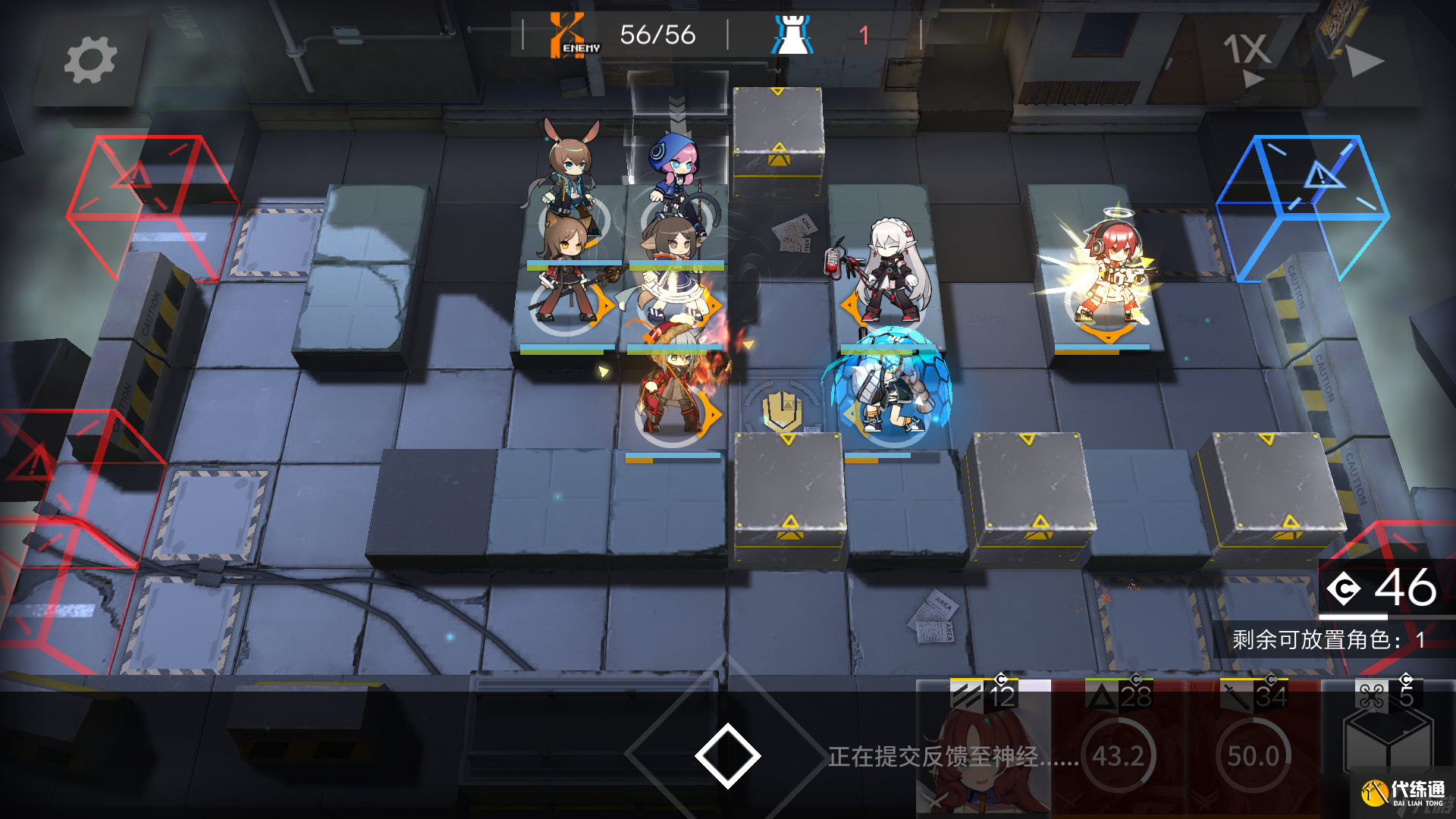
Task: Click the 56/56 enemy count display
Action: (x=658, y=34)
